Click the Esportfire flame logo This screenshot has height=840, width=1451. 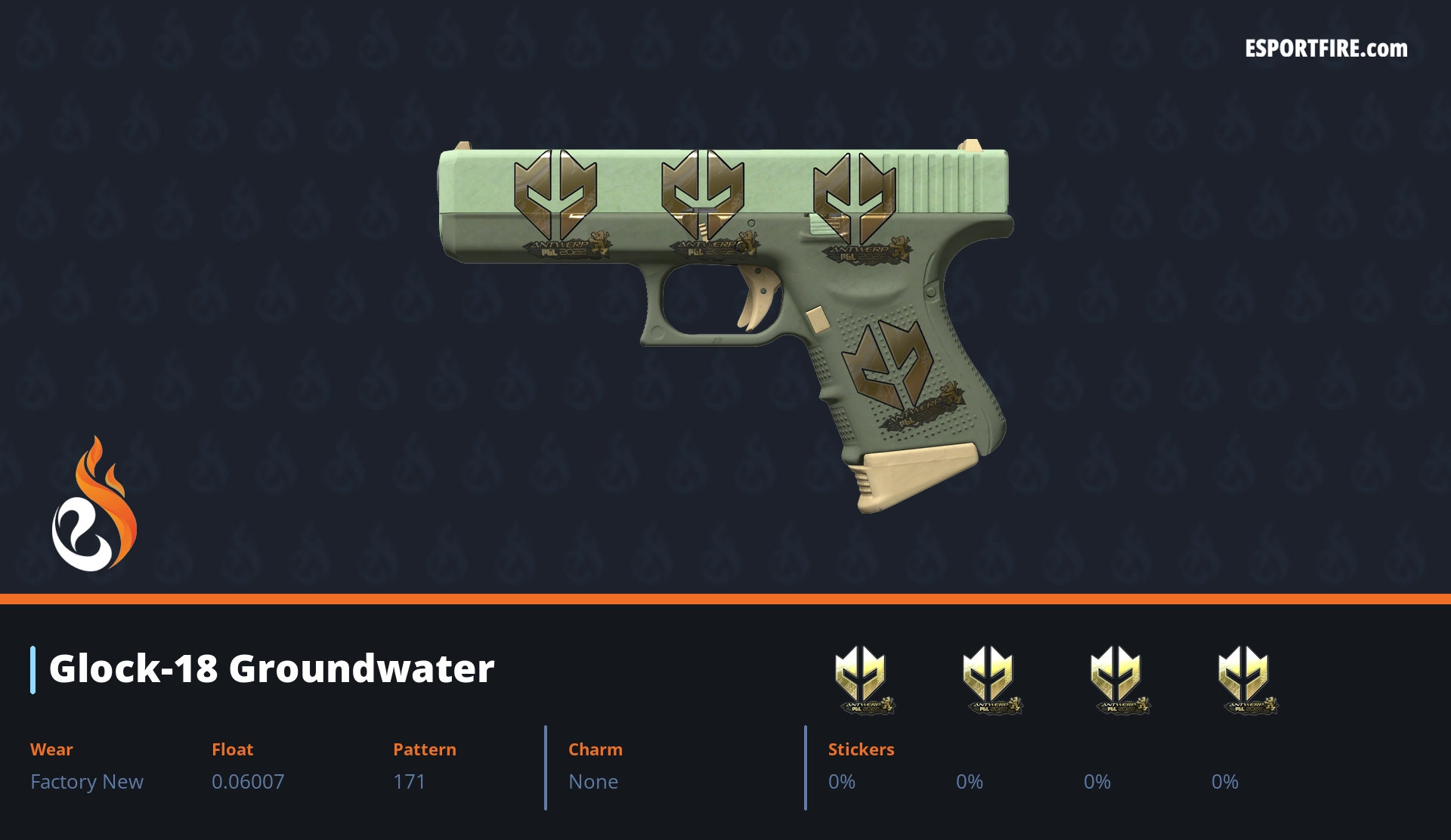point(94,505)
